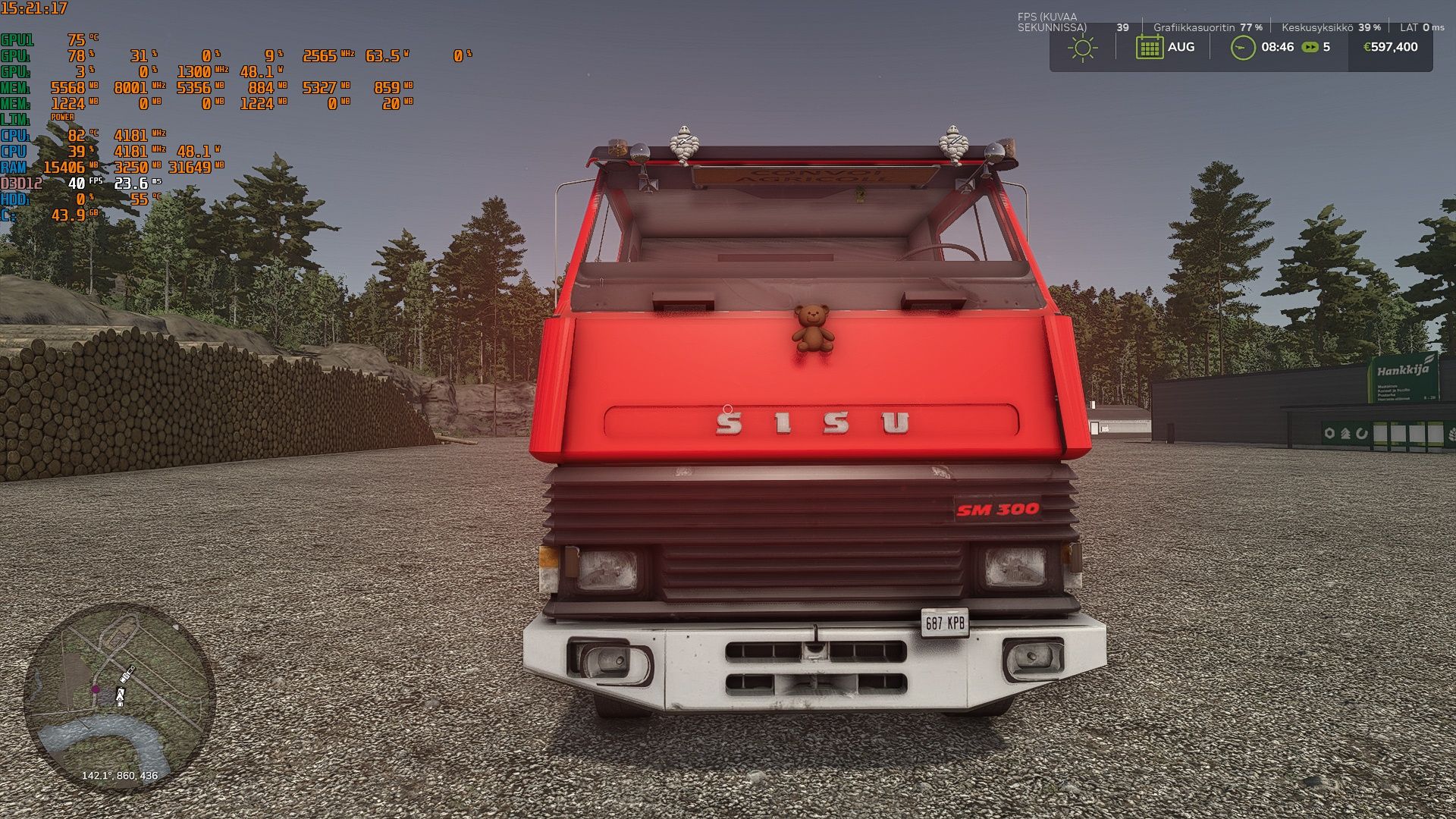Click the clock icon beside 08:46
Image resolution: width=1456 pixels, height=819 pixels.
point(1242,47)
